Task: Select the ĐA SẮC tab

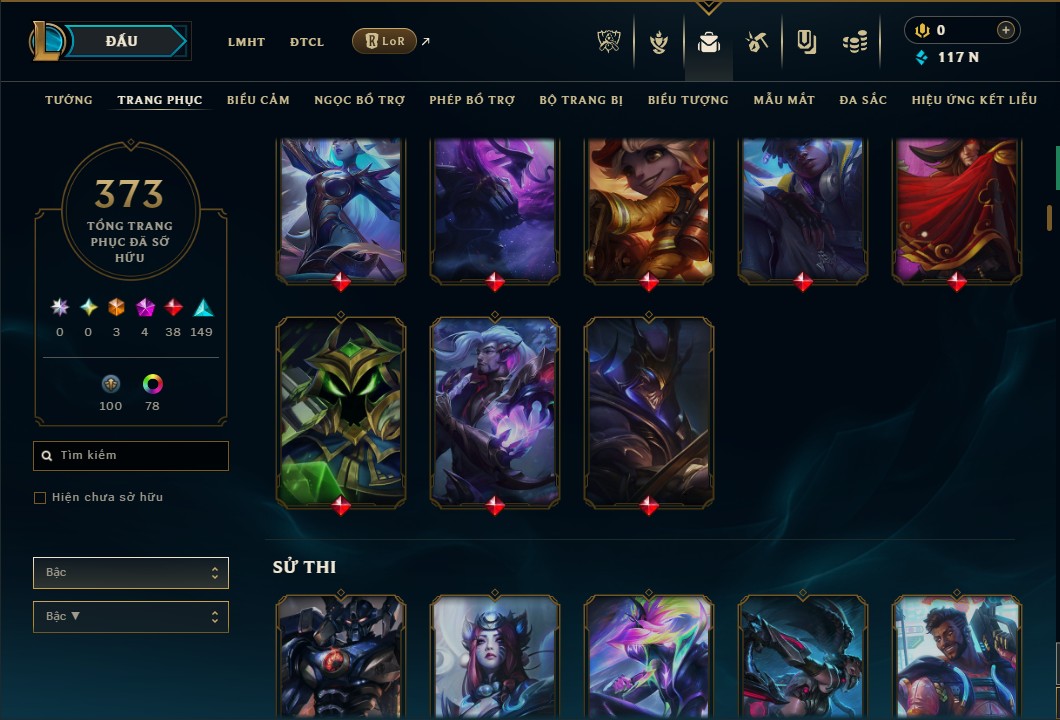Action: 863,100
